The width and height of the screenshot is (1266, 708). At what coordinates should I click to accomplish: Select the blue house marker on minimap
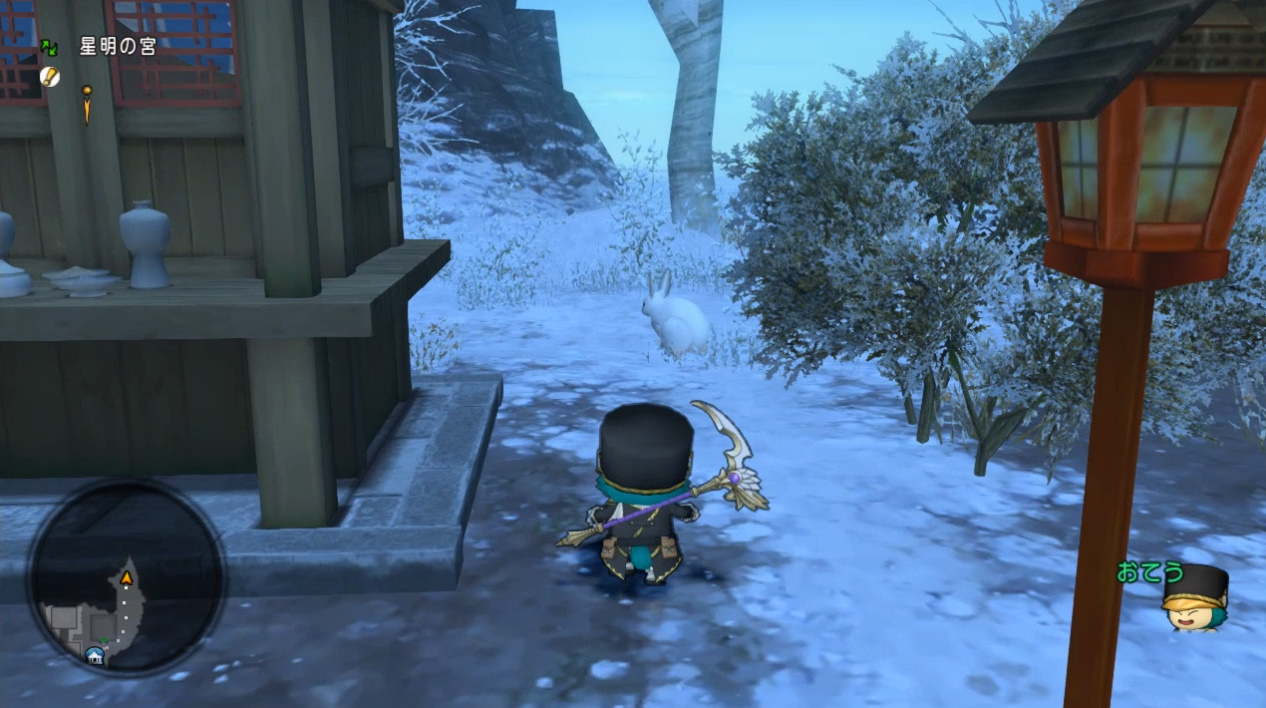[x=95, y=655]
